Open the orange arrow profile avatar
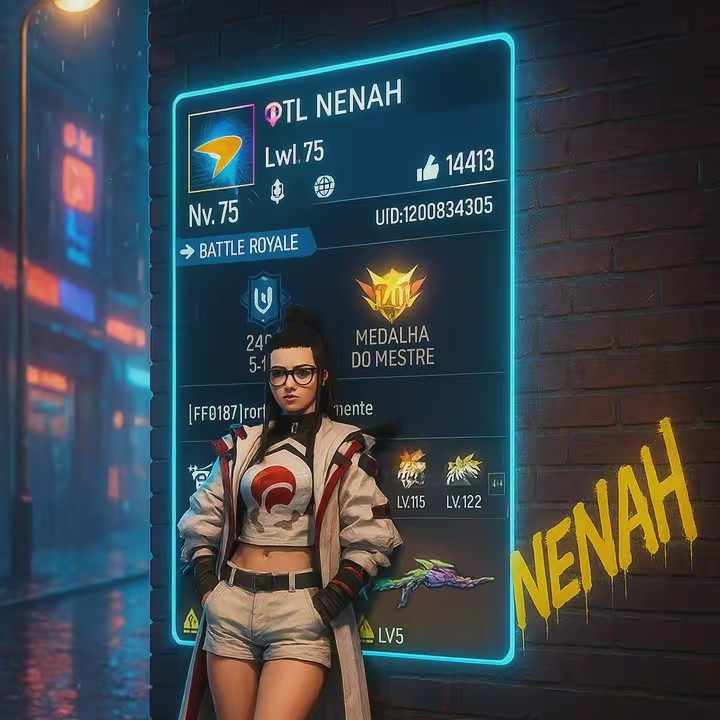The image size is (720, 720). (221, 146)
